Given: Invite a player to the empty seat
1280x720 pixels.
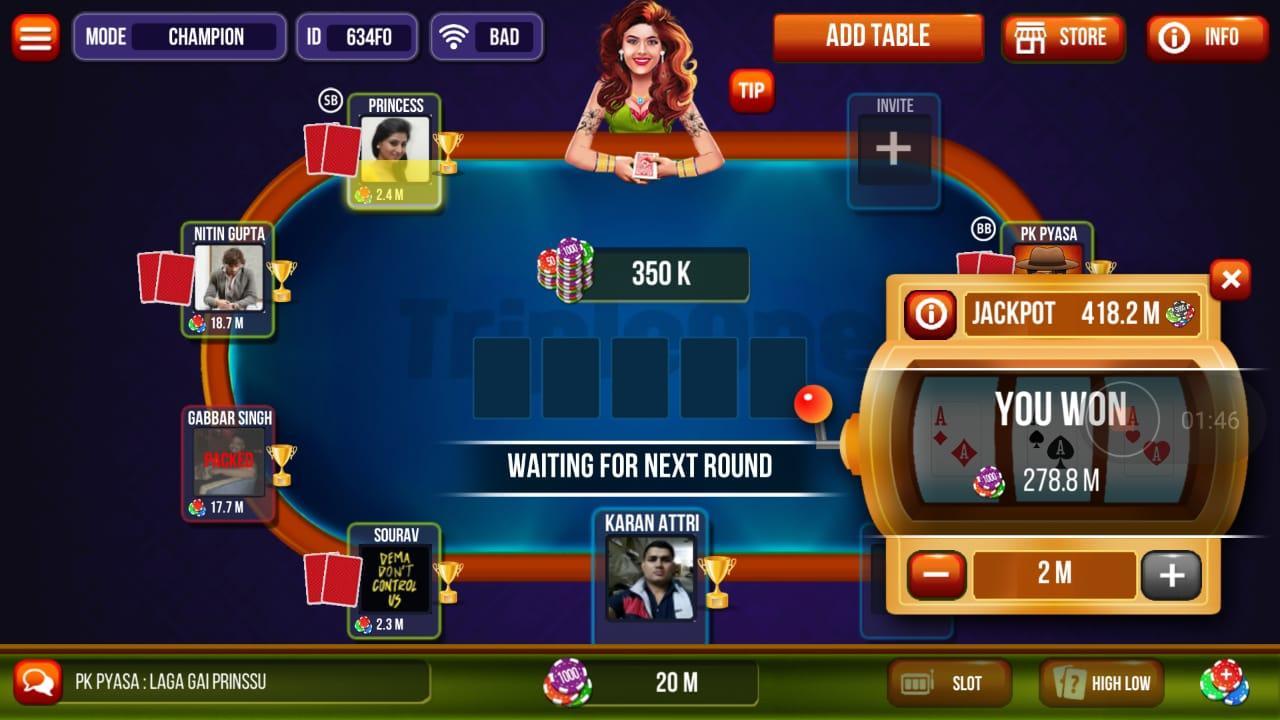Looking at the screenshot, I should coord(893,150).
